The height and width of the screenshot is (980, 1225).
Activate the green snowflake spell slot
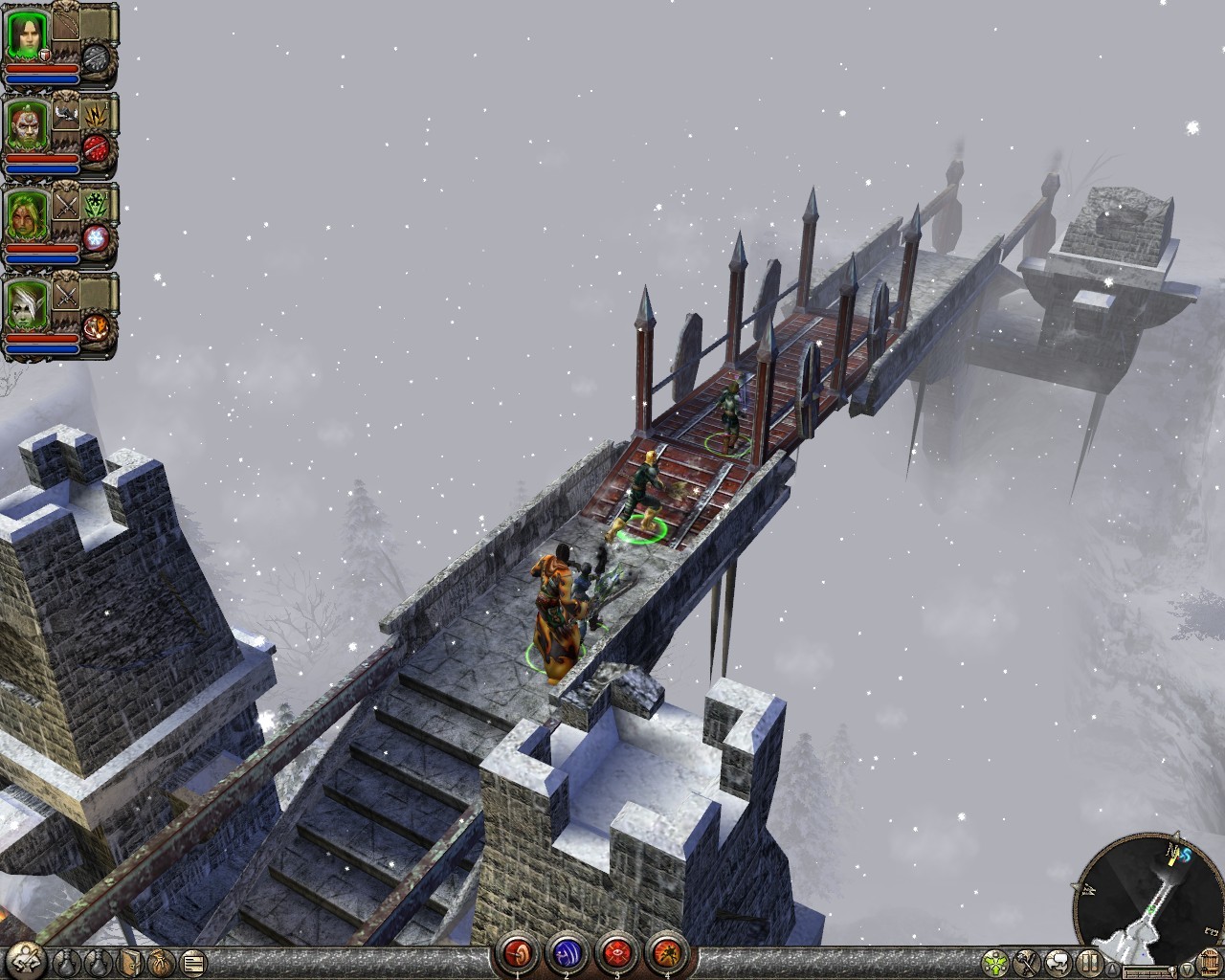coord(97,203)
